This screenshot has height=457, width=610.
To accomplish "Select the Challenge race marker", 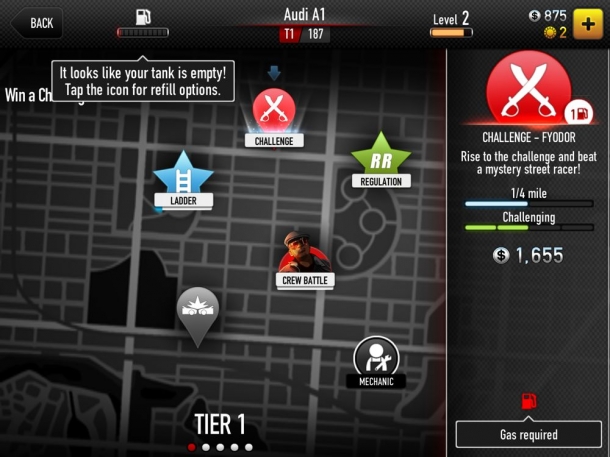I will [x=273, y=110].
